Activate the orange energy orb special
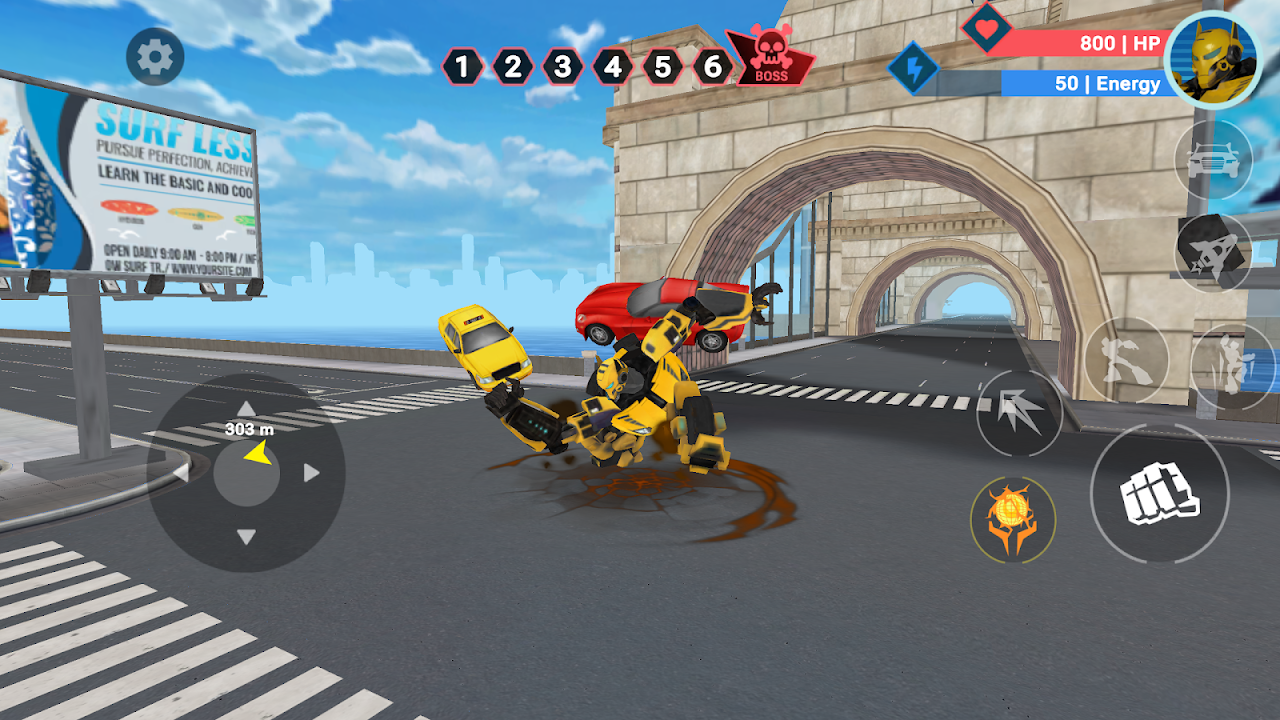Viewport: 1280px width, 720px height. pos(1012,518)
